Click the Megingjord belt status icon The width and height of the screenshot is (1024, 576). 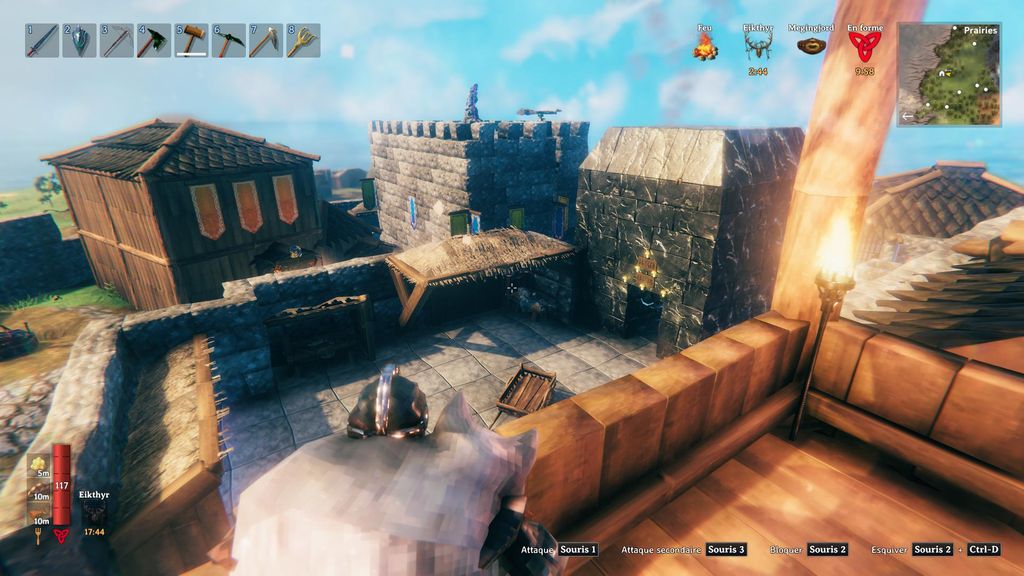click(811, 45)
